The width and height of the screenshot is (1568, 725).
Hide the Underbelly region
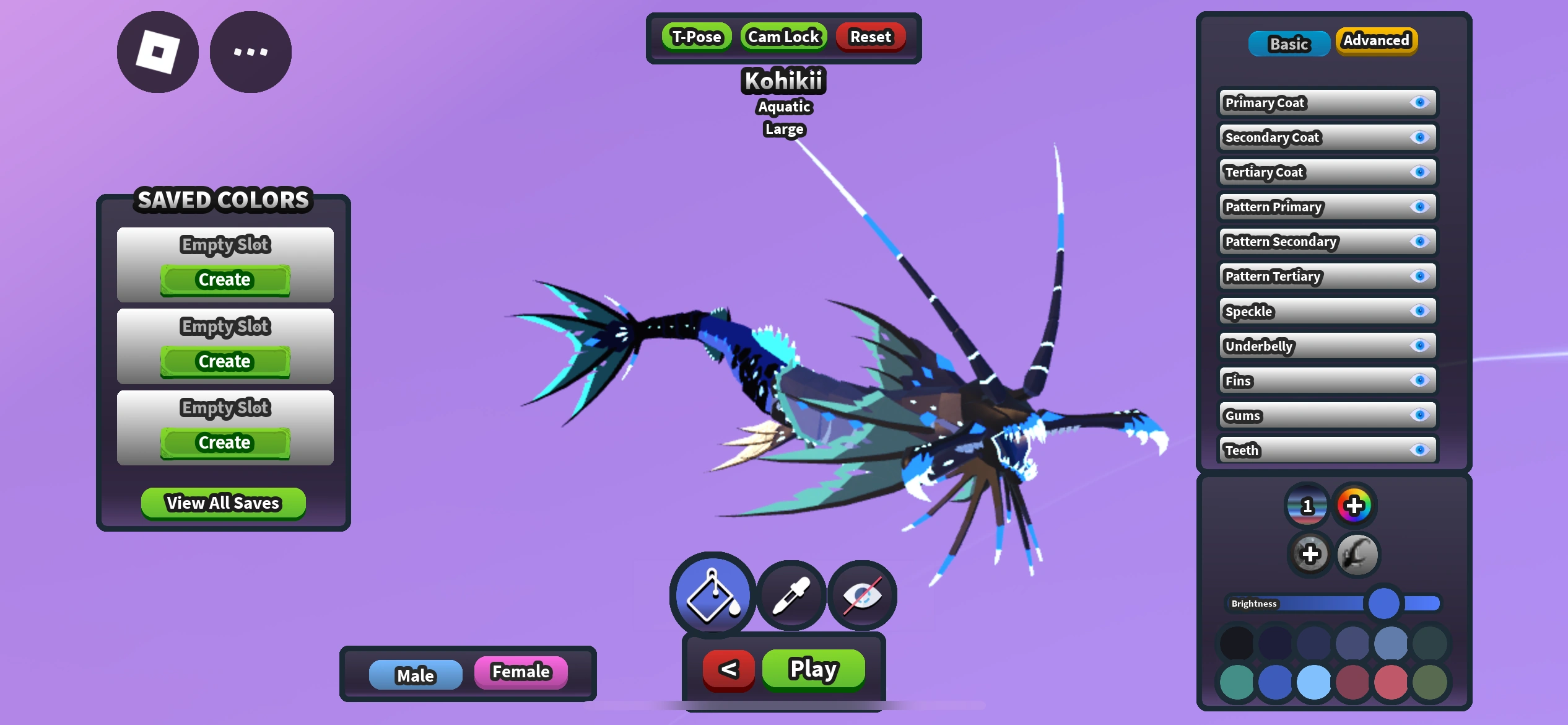(x=1420, y=346)
